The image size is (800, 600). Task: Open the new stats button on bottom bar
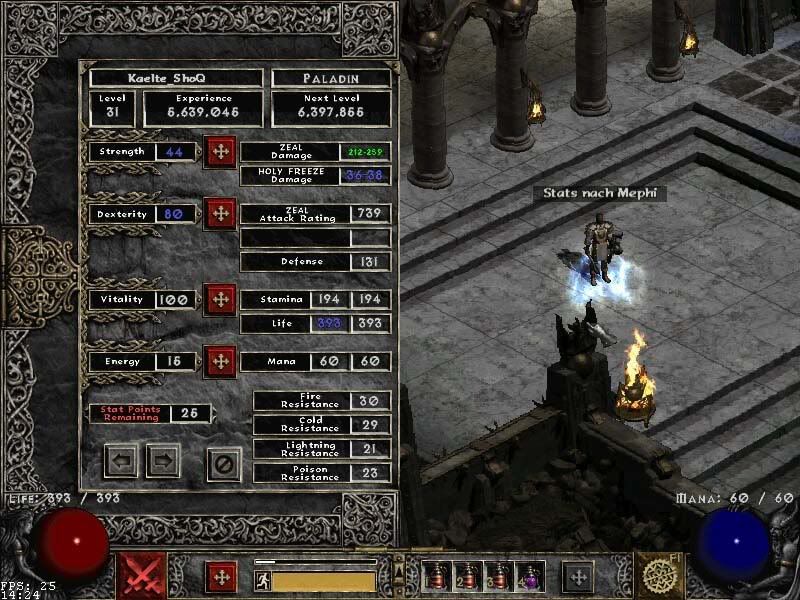coord(222,577)
